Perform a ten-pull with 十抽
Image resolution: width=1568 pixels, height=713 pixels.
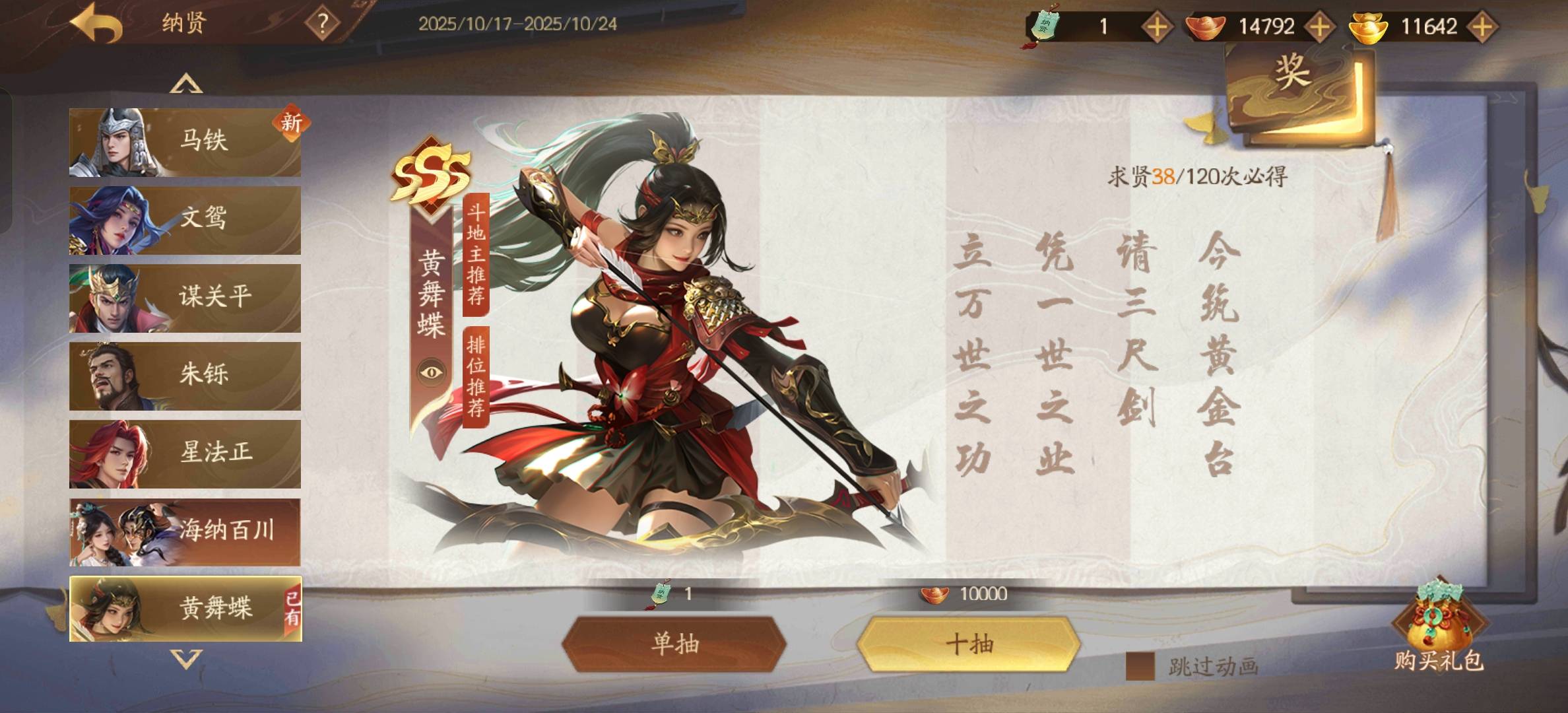pos(969,644)
